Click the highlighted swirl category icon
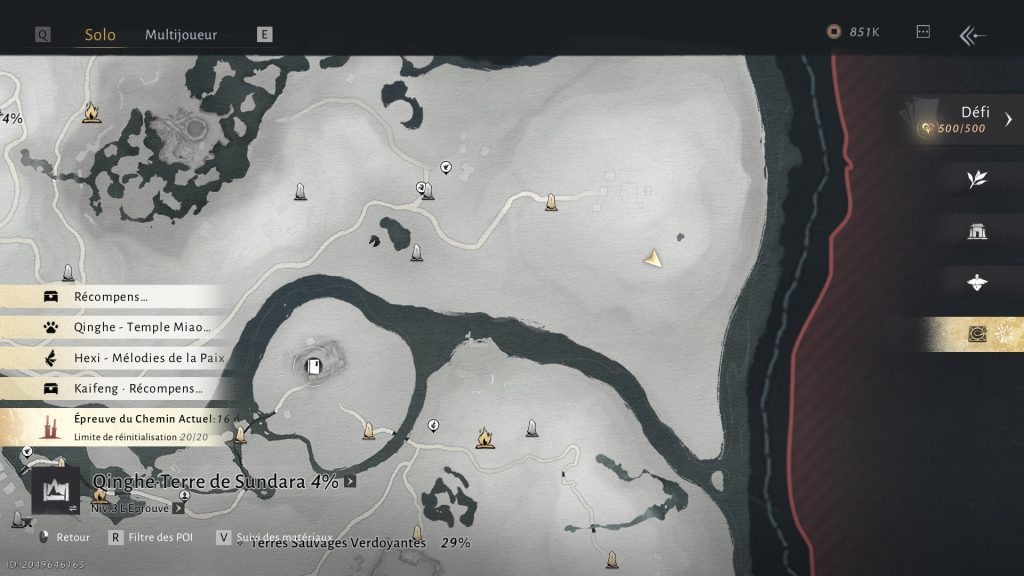 977,335
